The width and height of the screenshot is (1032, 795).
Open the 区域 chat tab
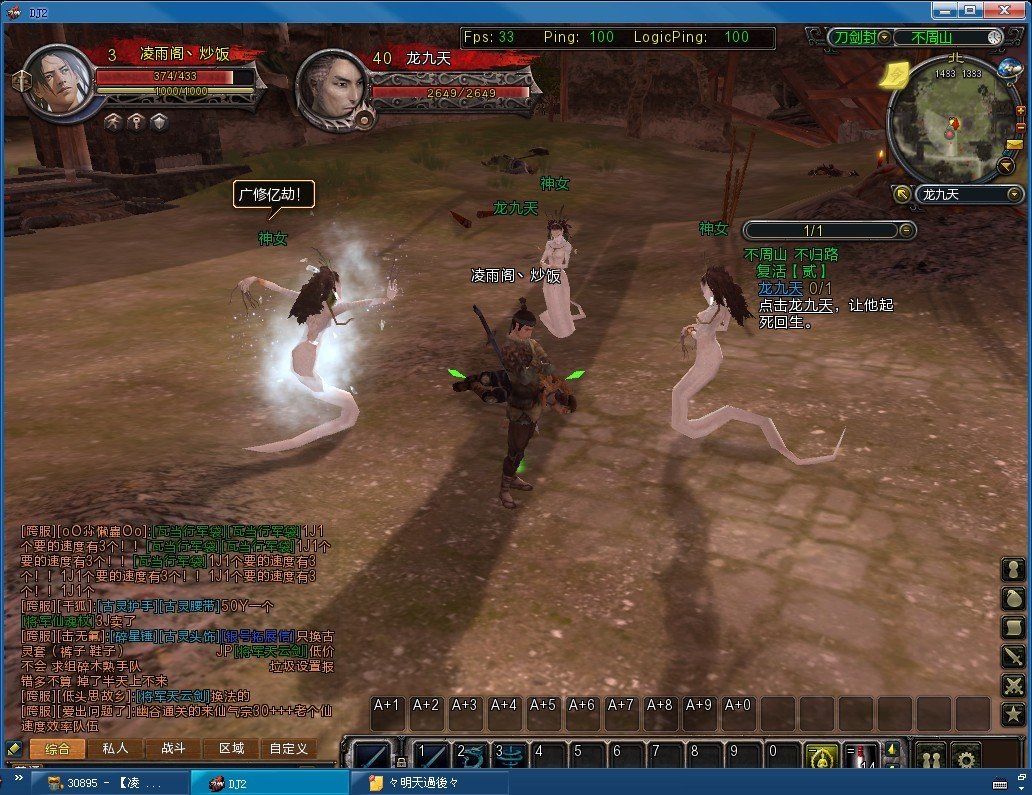[x=231, y=748]
